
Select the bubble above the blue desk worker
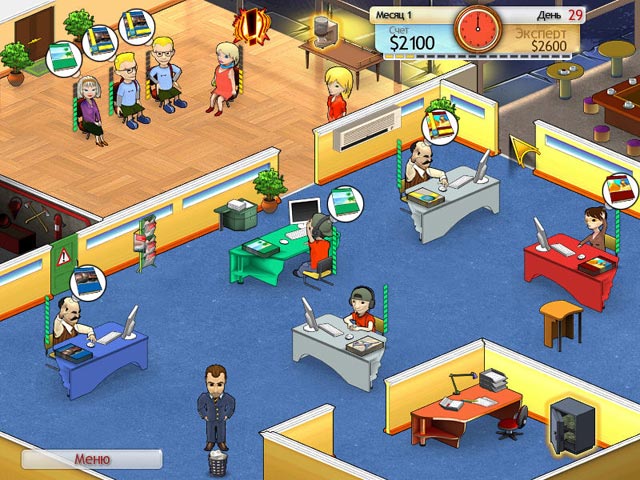pos(86,281)
